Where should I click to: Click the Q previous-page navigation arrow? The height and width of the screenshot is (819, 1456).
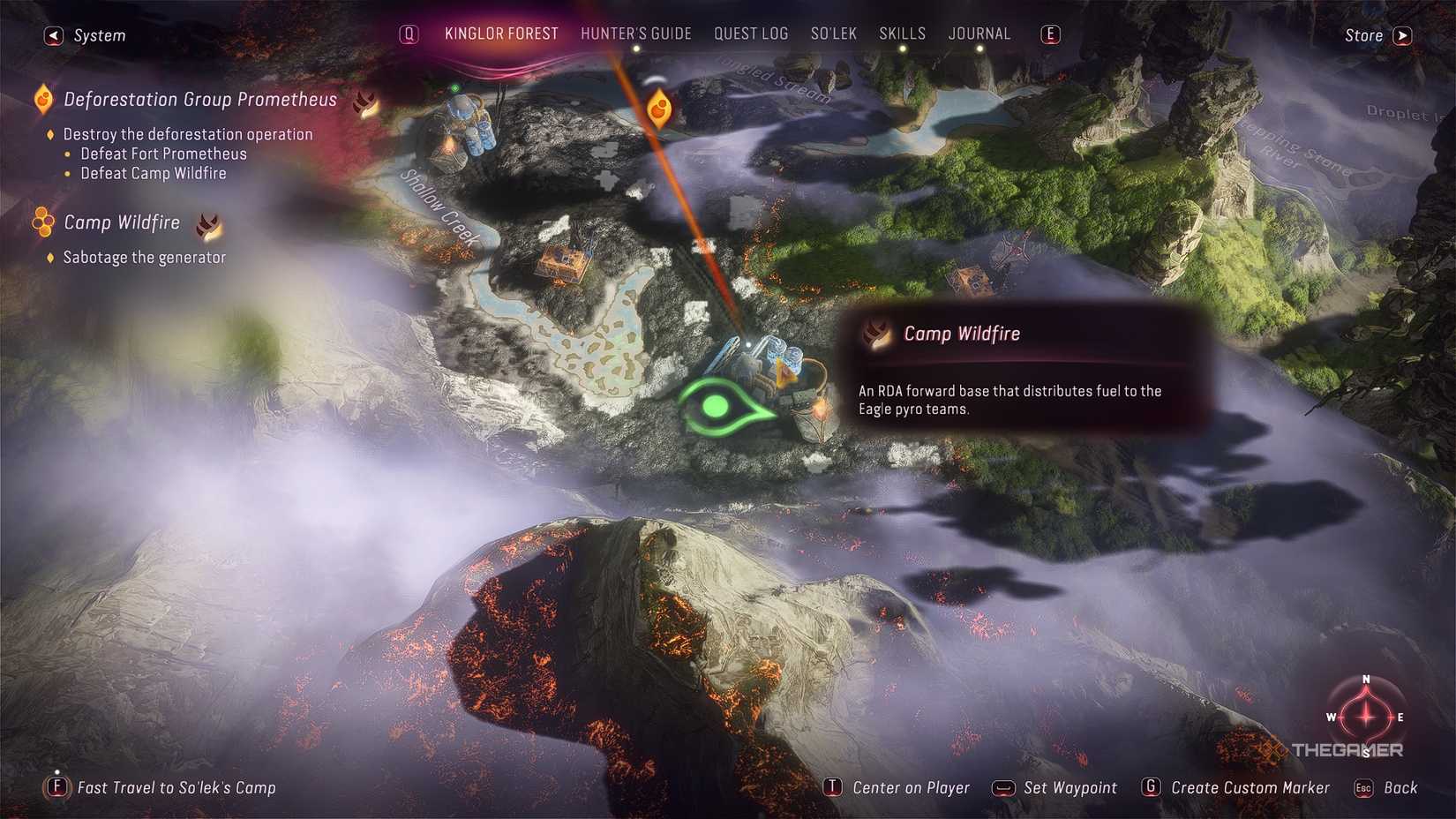(x=408, y=34)
